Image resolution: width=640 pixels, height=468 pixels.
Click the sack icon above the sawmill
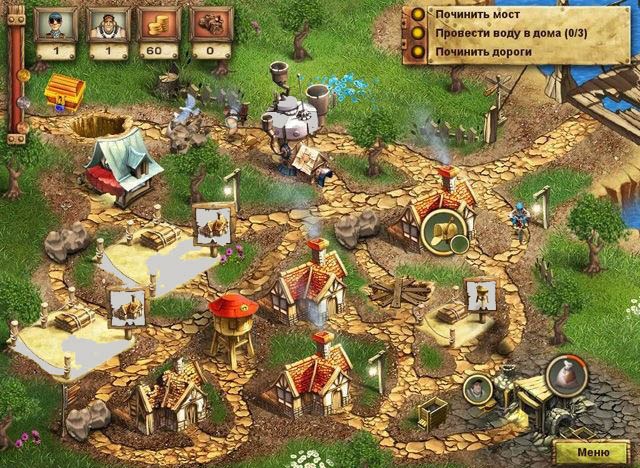[562, 378]
